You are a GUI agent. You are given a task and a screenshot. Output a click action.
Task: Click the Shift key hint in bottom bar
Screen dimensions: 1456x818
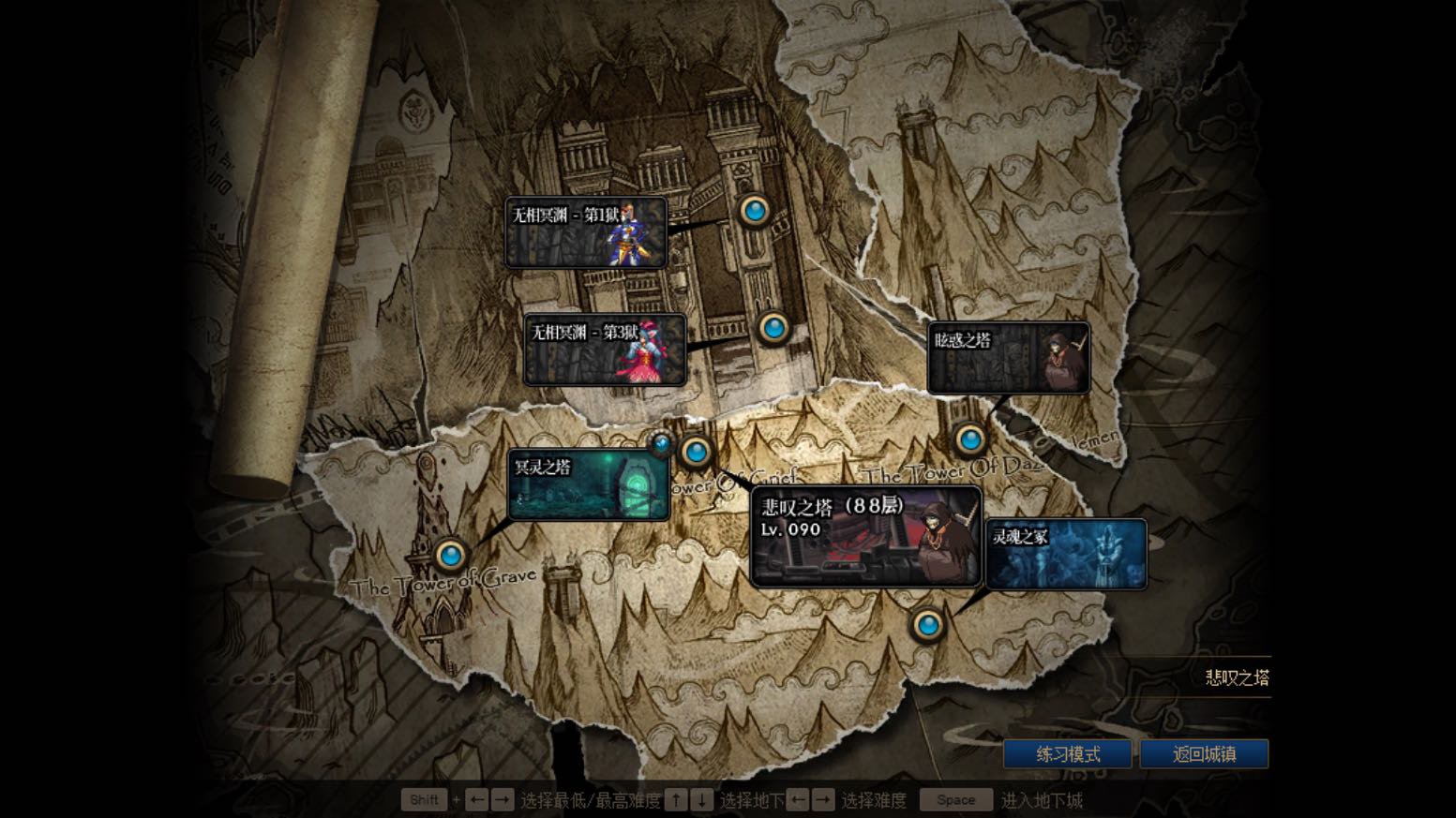(424, 799)
